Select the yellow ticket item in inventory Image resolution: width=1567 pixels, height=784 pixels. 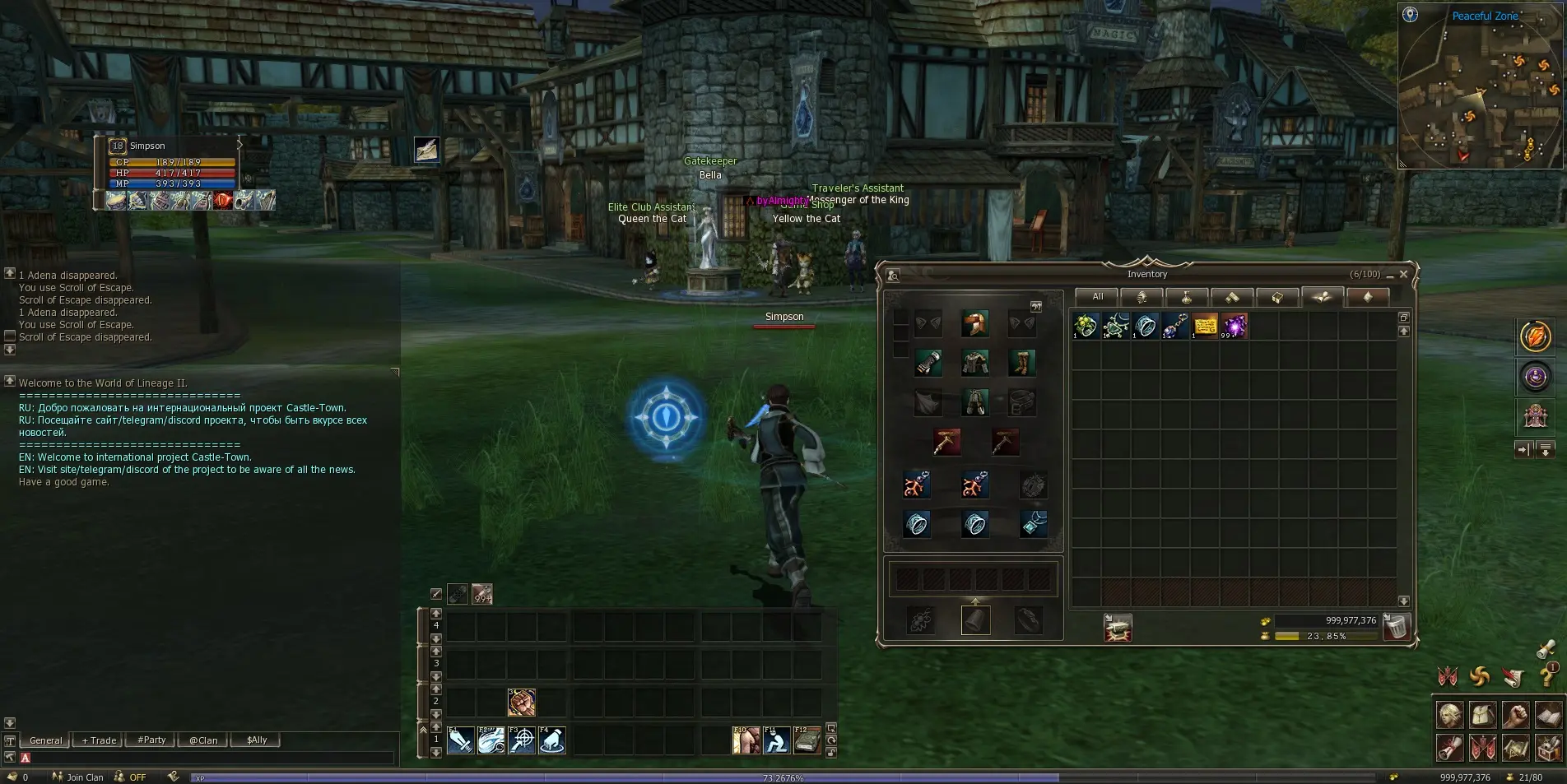click(x=1205, y=326)
